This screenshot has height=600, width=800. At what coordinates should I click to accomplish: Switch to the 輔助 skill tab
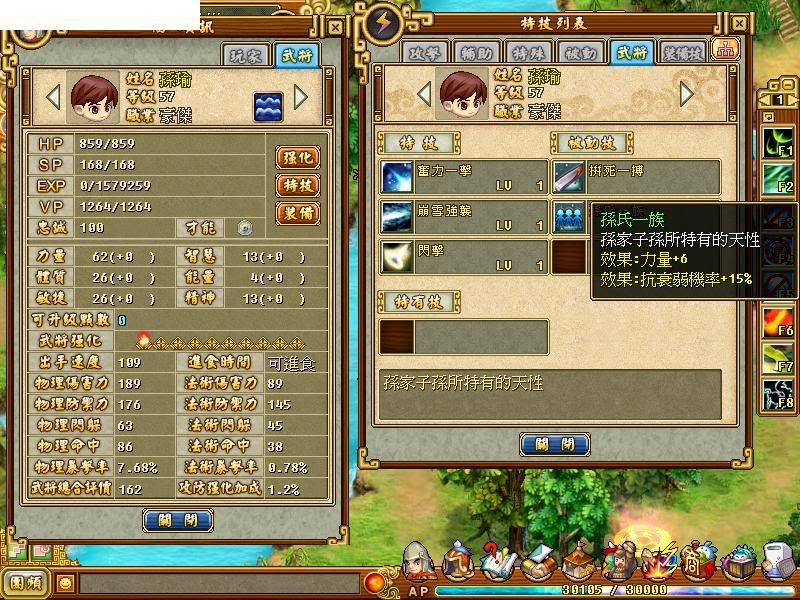point(475,52)
